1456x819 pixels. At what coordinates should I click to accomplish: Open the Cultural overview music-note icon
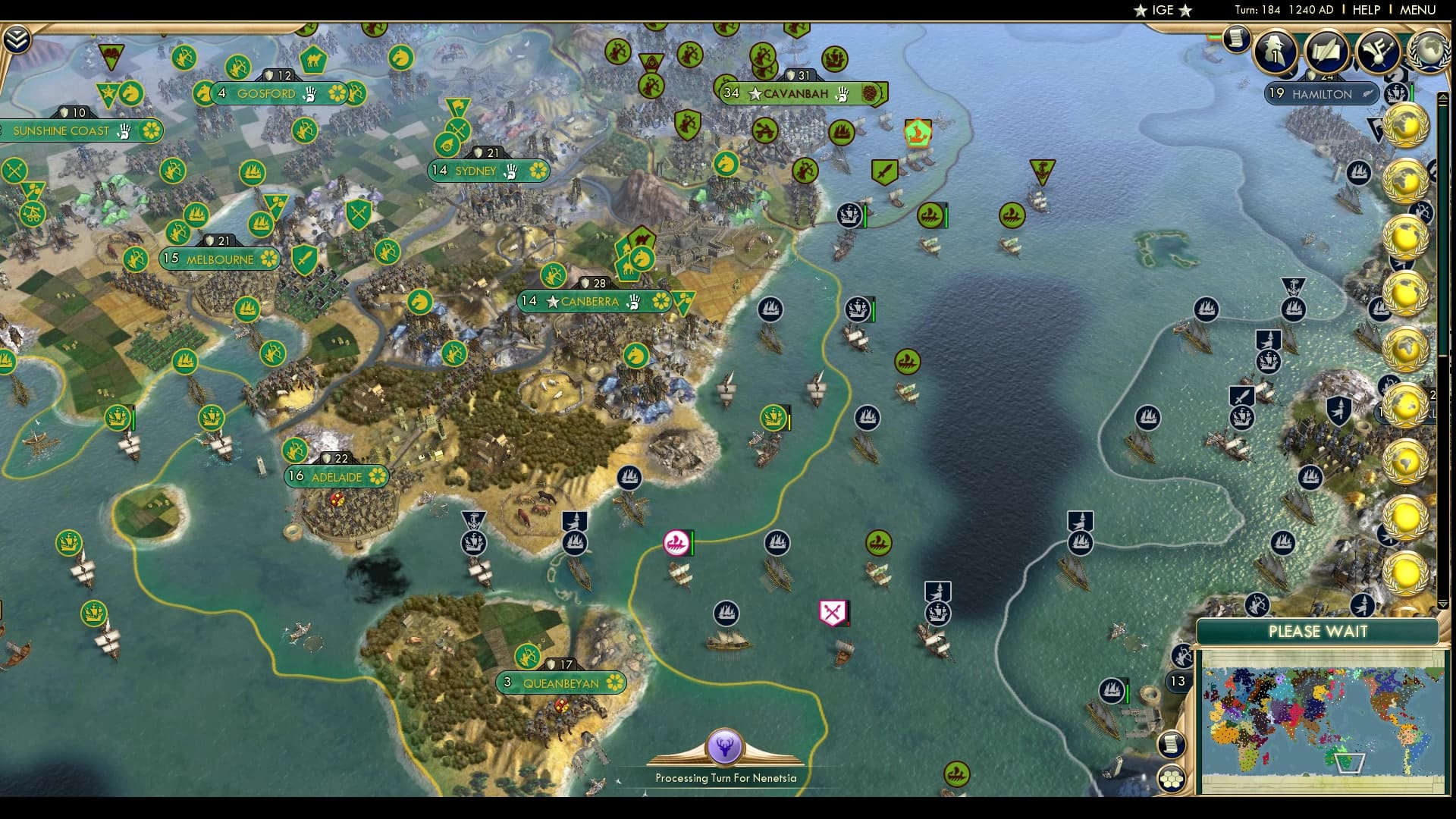(1376, 50)
